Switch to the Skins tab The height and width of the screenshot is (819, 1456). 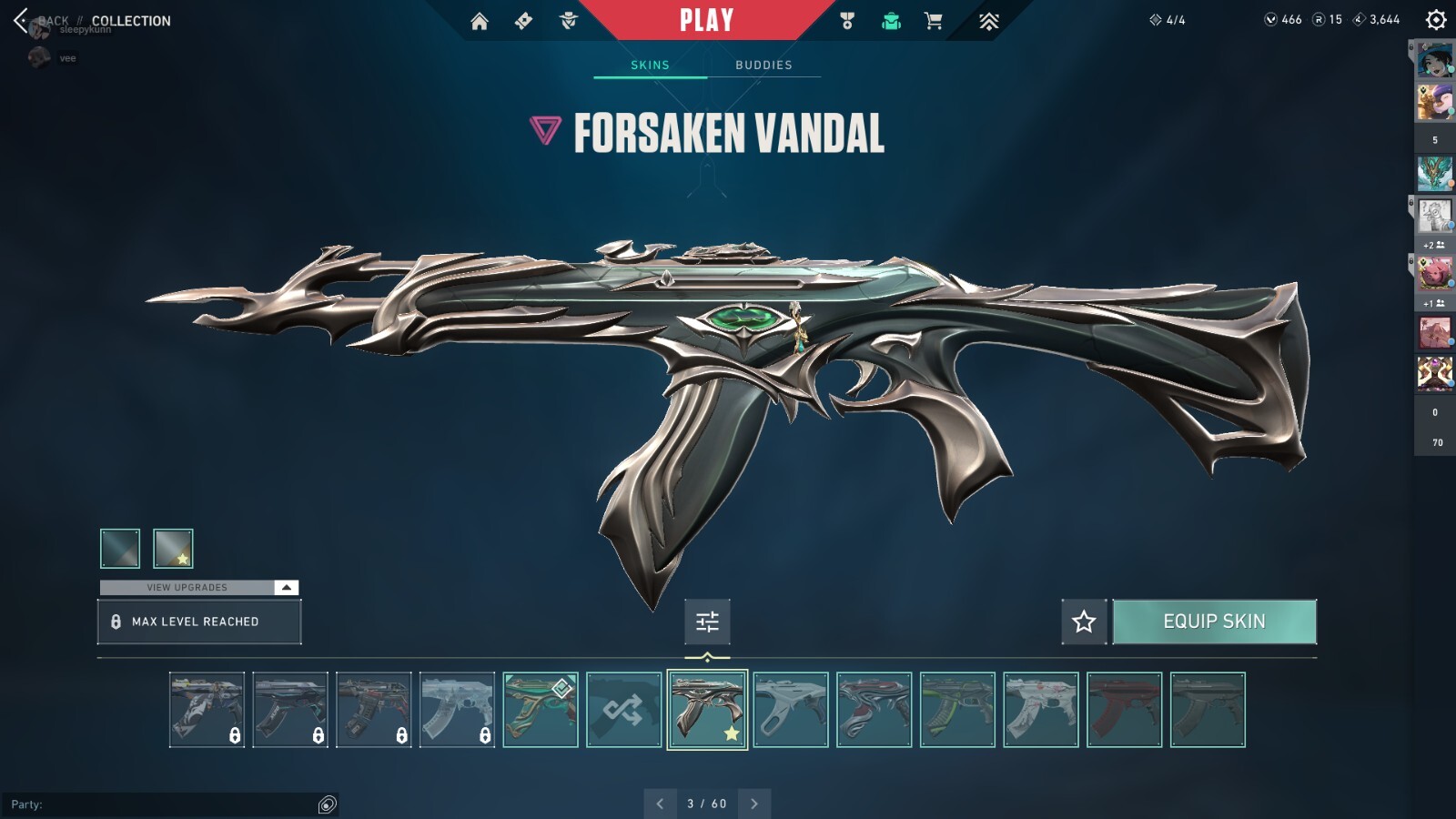point(650,64)
